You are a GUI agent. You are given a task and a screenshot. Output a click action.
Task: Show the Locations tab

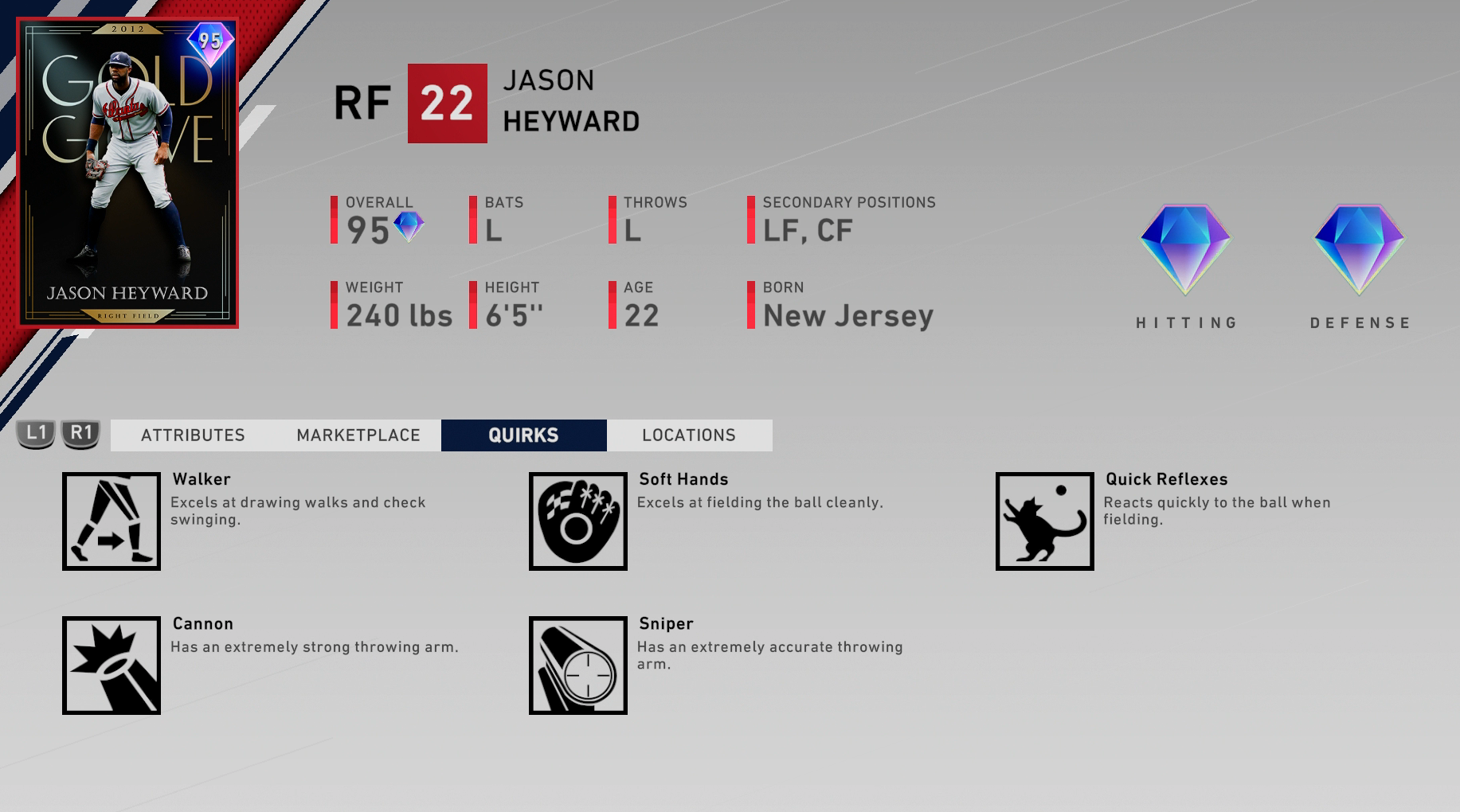[689, 435]
